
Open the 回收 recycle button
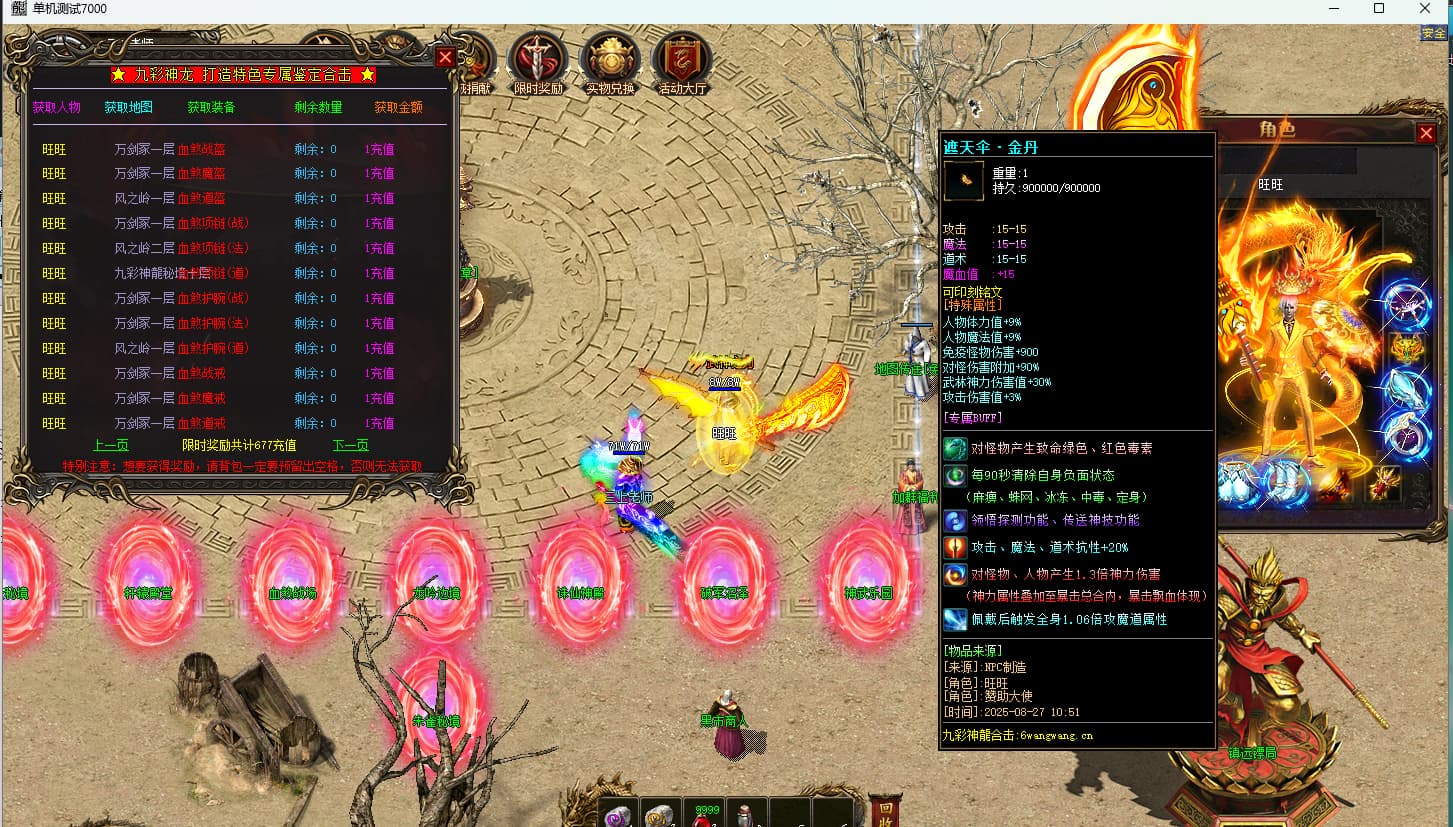pyautogui.click(x=884, y=811)
